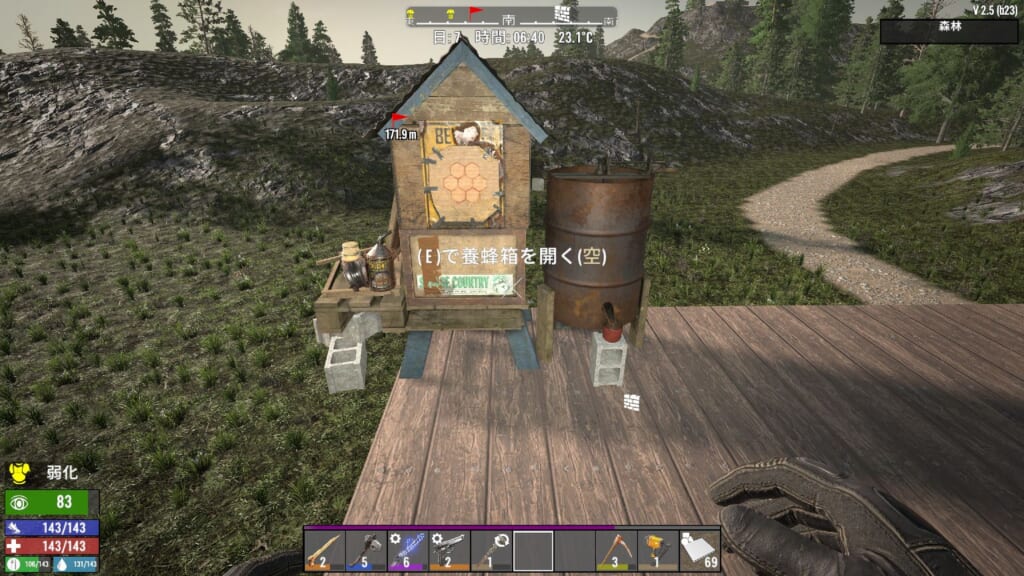Click the yellow armor 弱化 debuff icon
1024x576 pixels.
[x=19, y=470]
